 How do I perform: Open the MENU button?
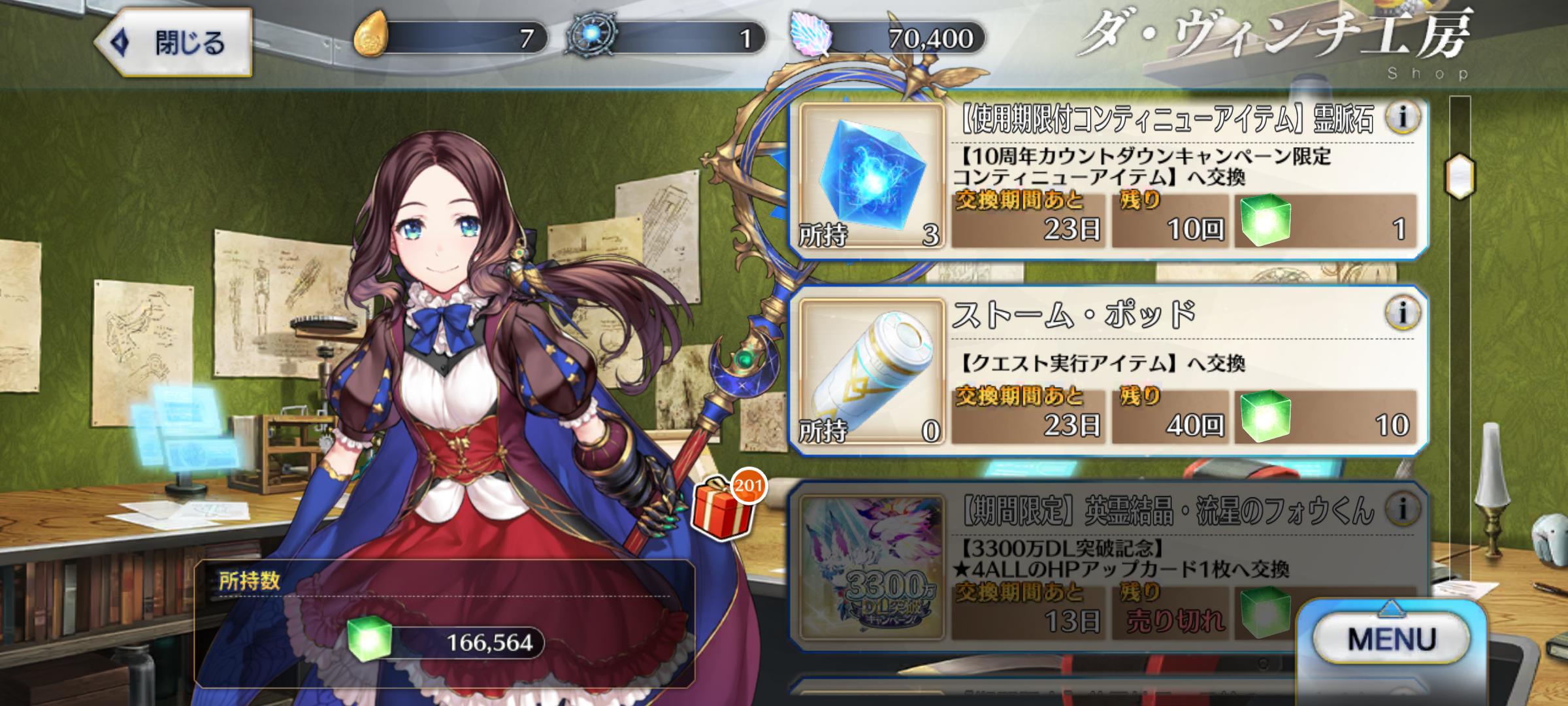click(x=1392, y=639)
